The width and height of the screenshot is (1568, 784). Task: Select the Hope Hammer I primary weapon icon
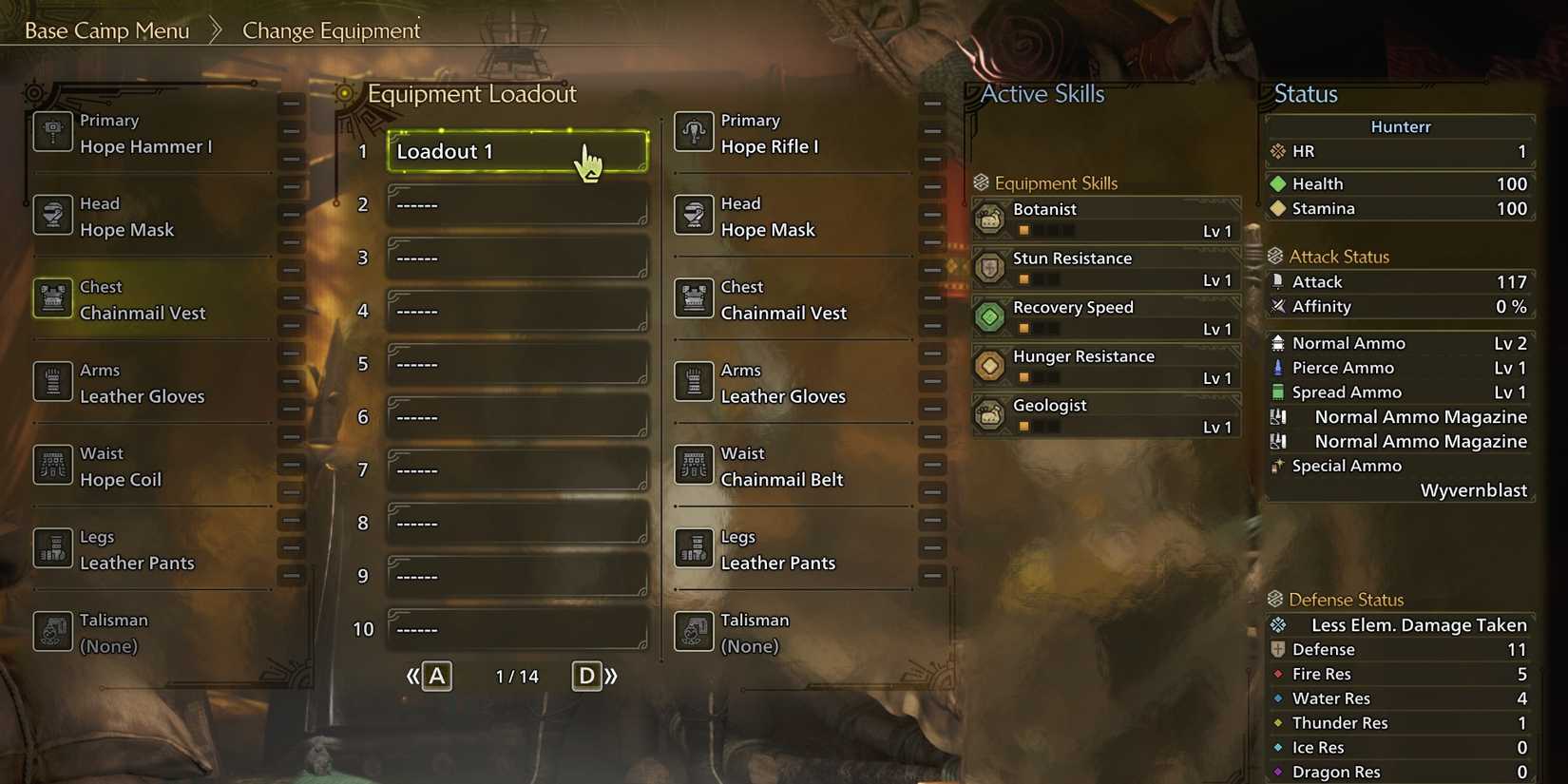click(x=51, y=132)
